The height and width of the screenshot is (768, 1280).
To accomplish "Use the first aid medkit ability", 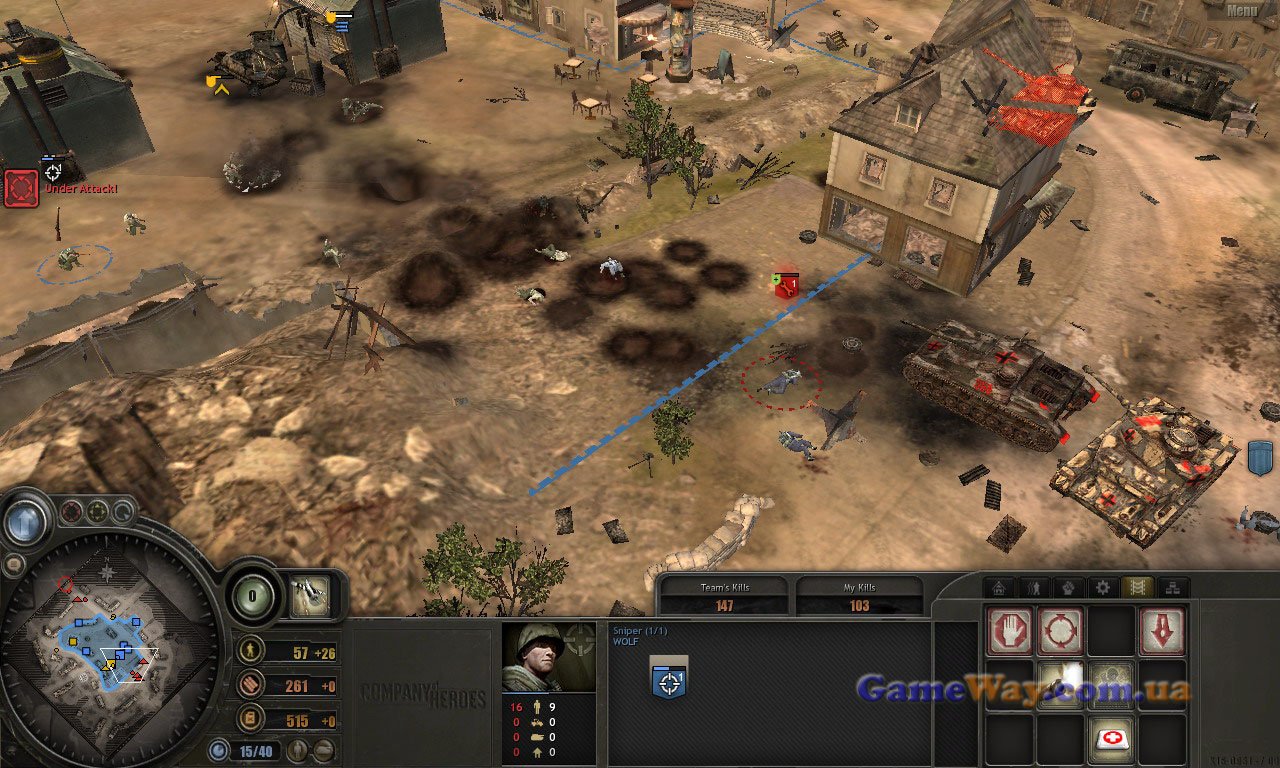I will [1111, 738].
